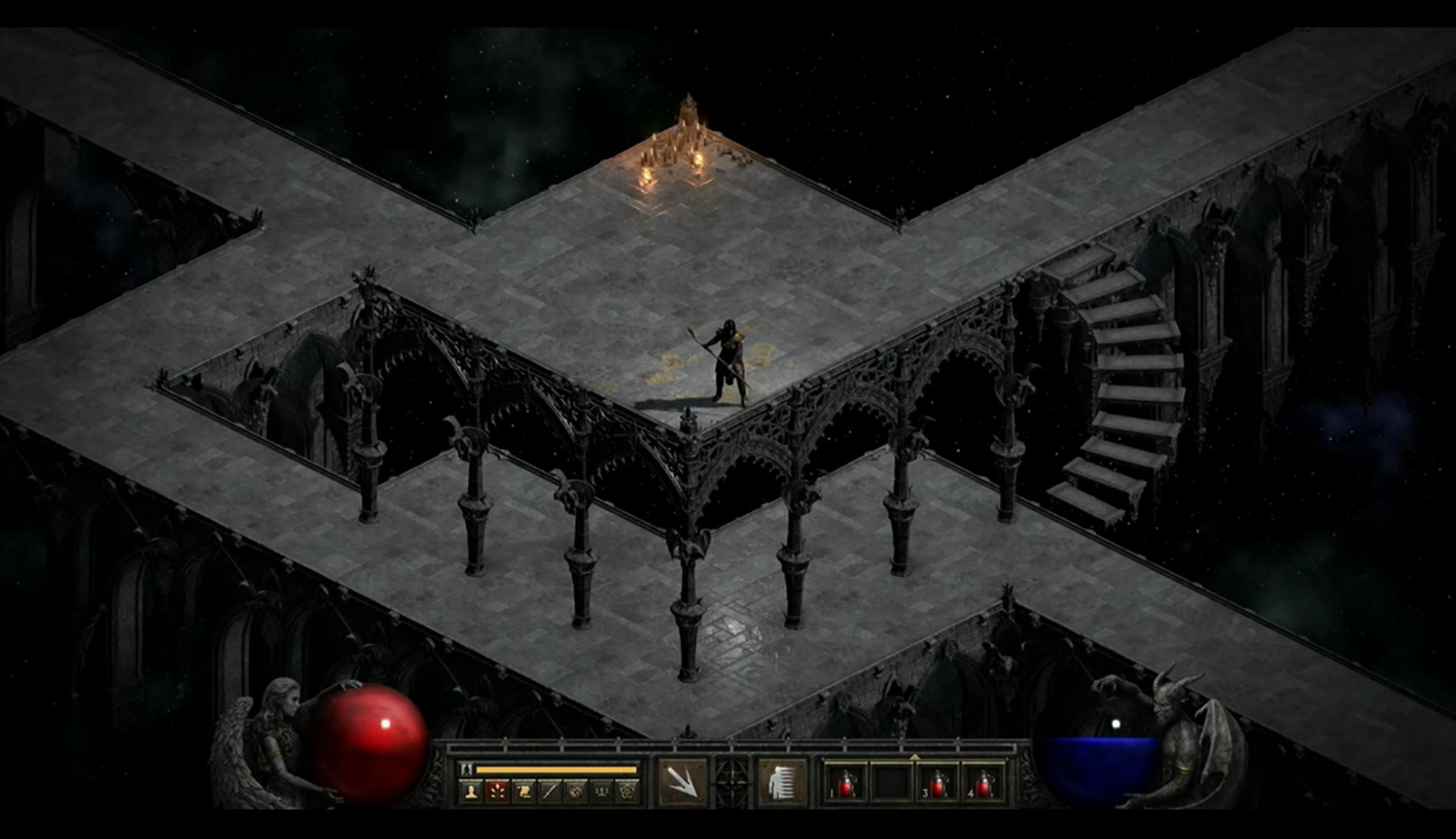Click the diagonal blade mini-menu button
The height and width of the screenshot is (839, 1456).
(x=549, y=792)
